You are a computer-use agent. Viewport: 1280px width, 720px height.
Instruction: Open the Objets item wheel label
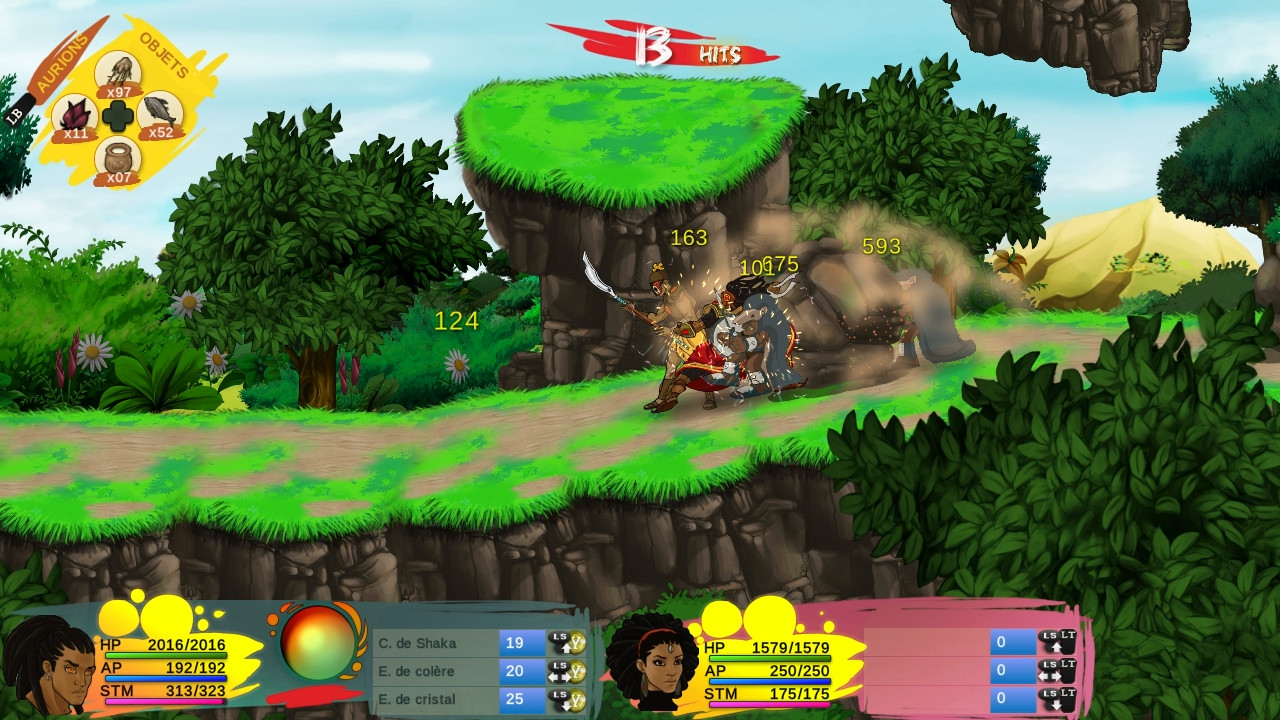[x=165, y=53]
